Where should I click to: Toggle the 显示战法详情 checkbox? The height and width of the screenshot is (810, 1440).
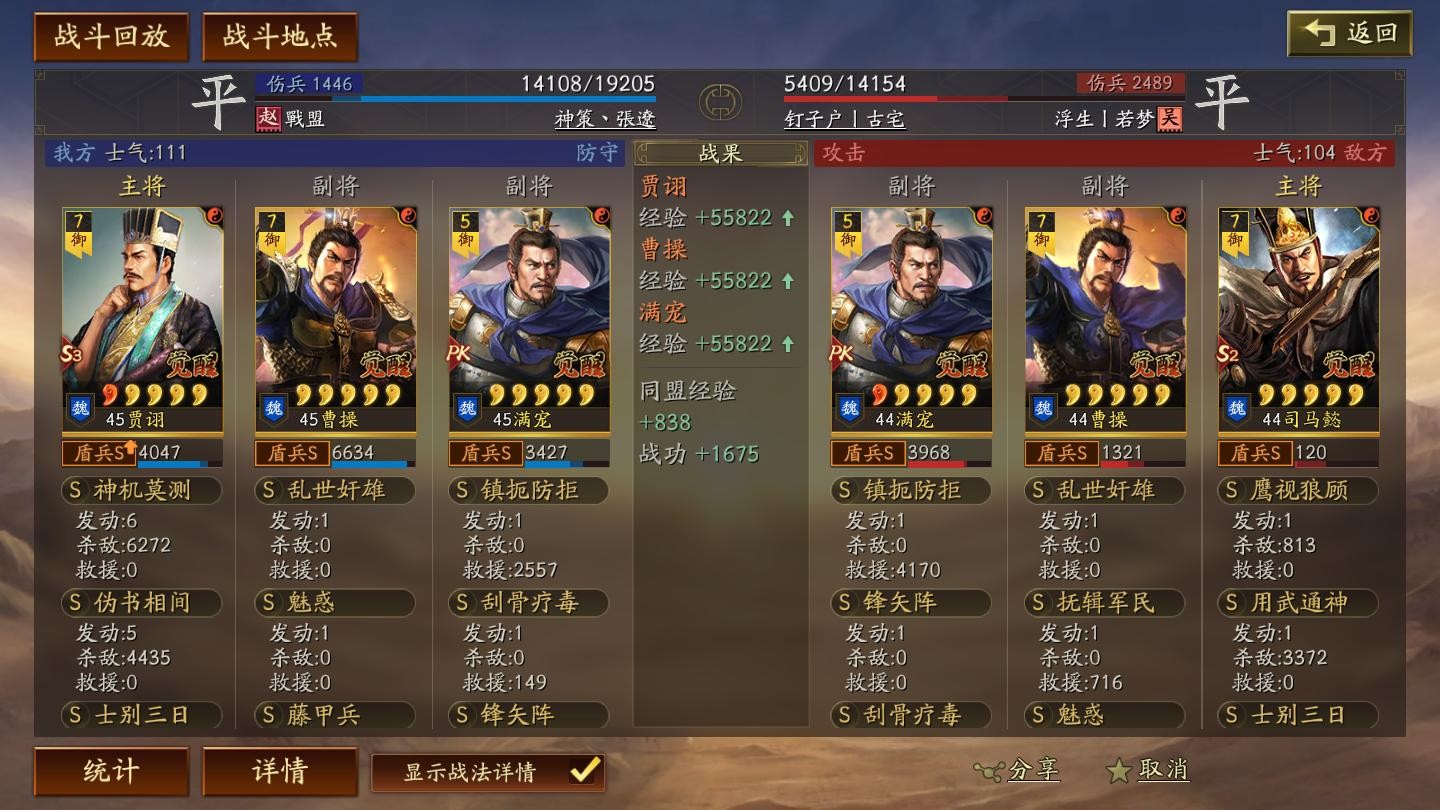[x=584, y=771]
